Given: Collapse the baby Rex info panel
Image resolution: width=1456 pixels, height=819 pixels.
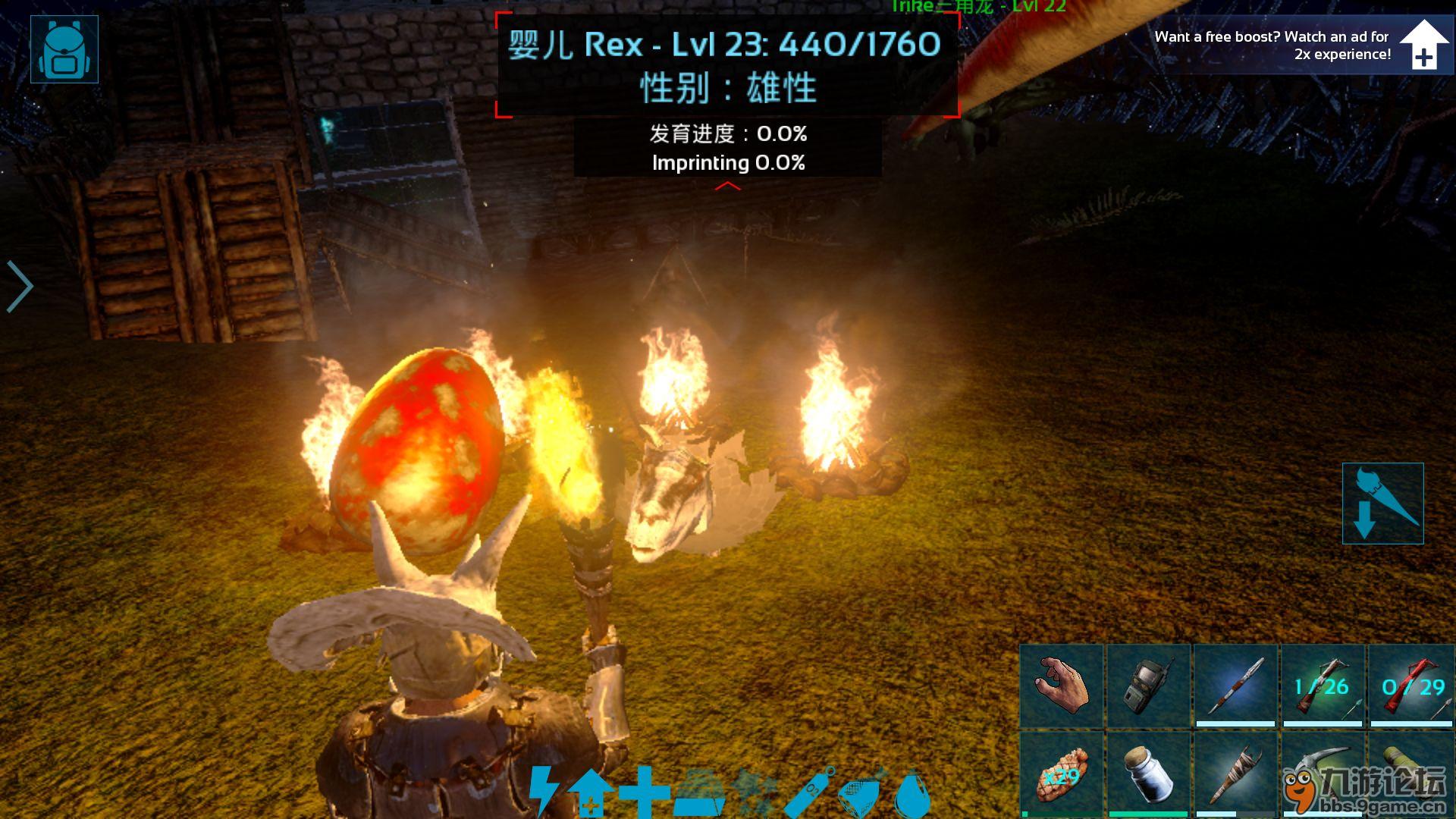Looking at the screenshot, I should point(728,185).
